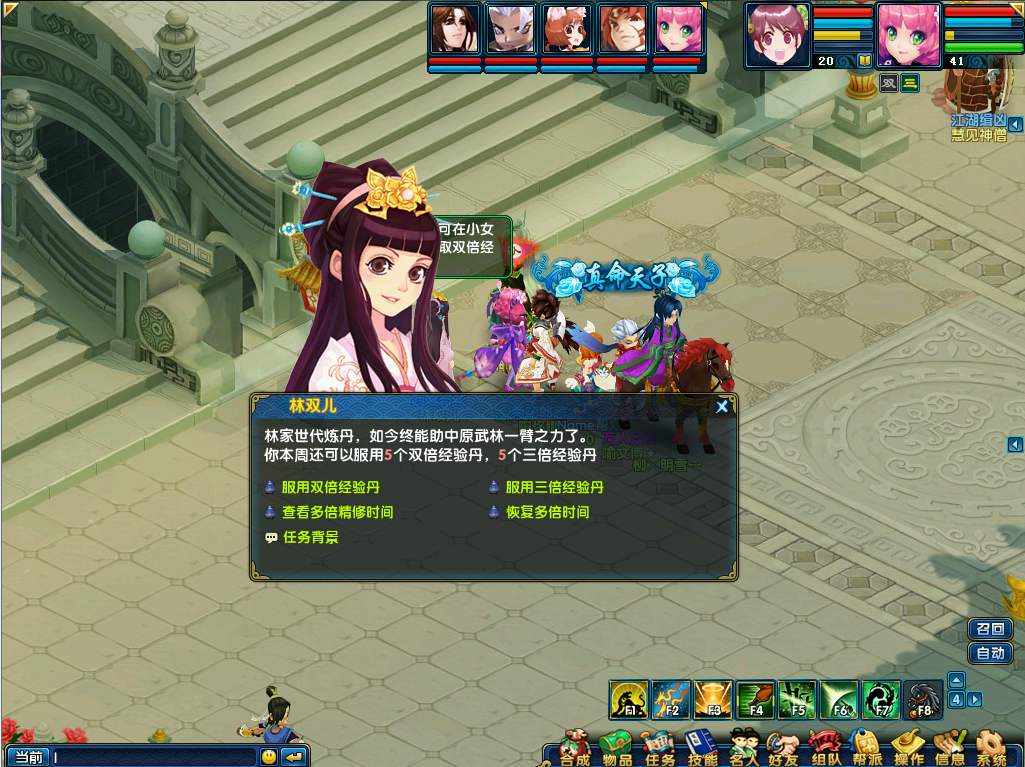This screenshot has height=767, width=1025.
Task: Choose 服用三倍经验丹 dialogue option
Action: coord(554,488)
